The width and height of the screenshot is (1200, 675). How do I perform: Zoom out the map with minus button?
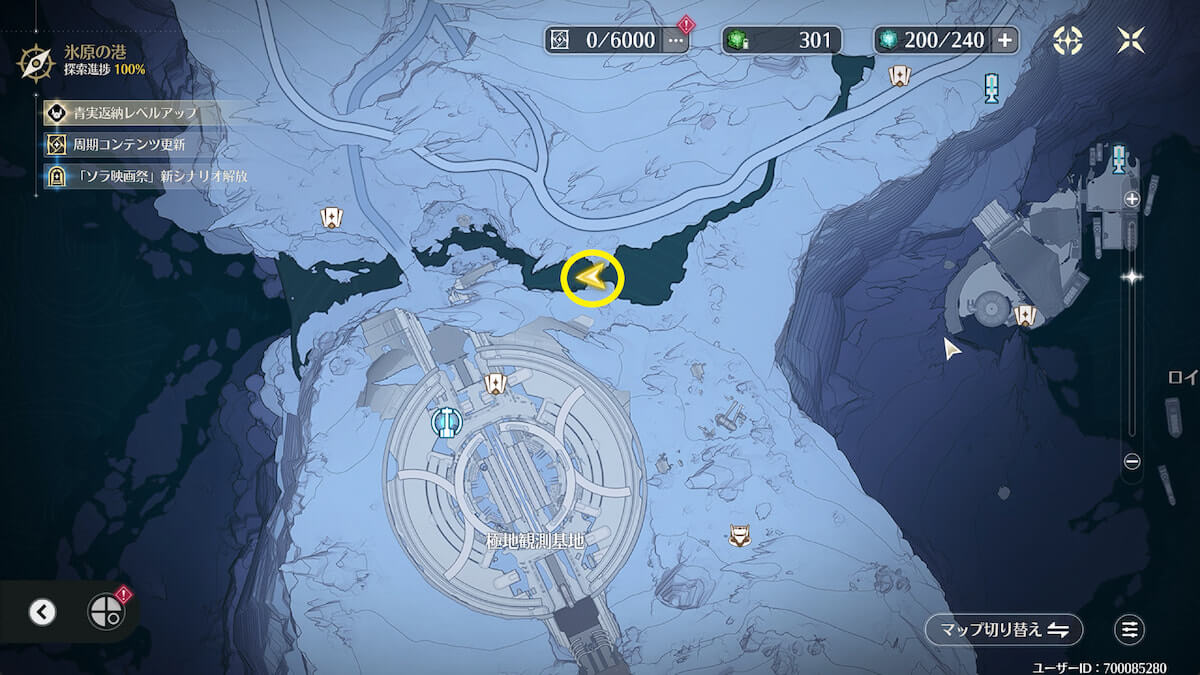[1132, 461]
